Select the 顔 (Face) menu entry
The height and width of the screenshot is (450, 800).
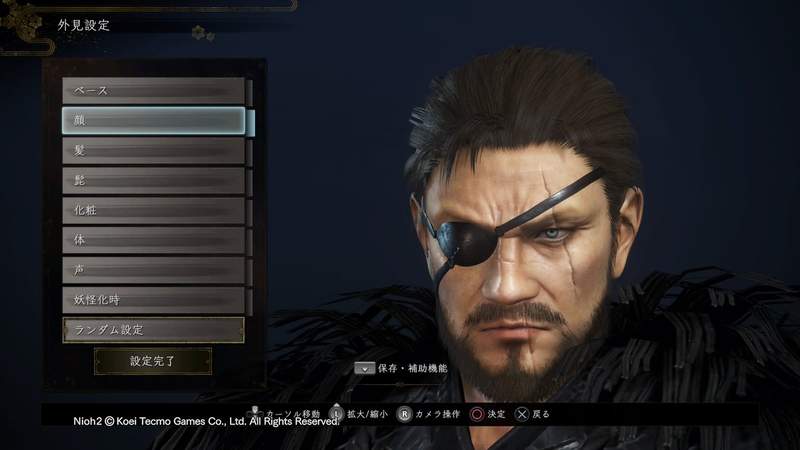pyautogui.click(x=154, y=121)
